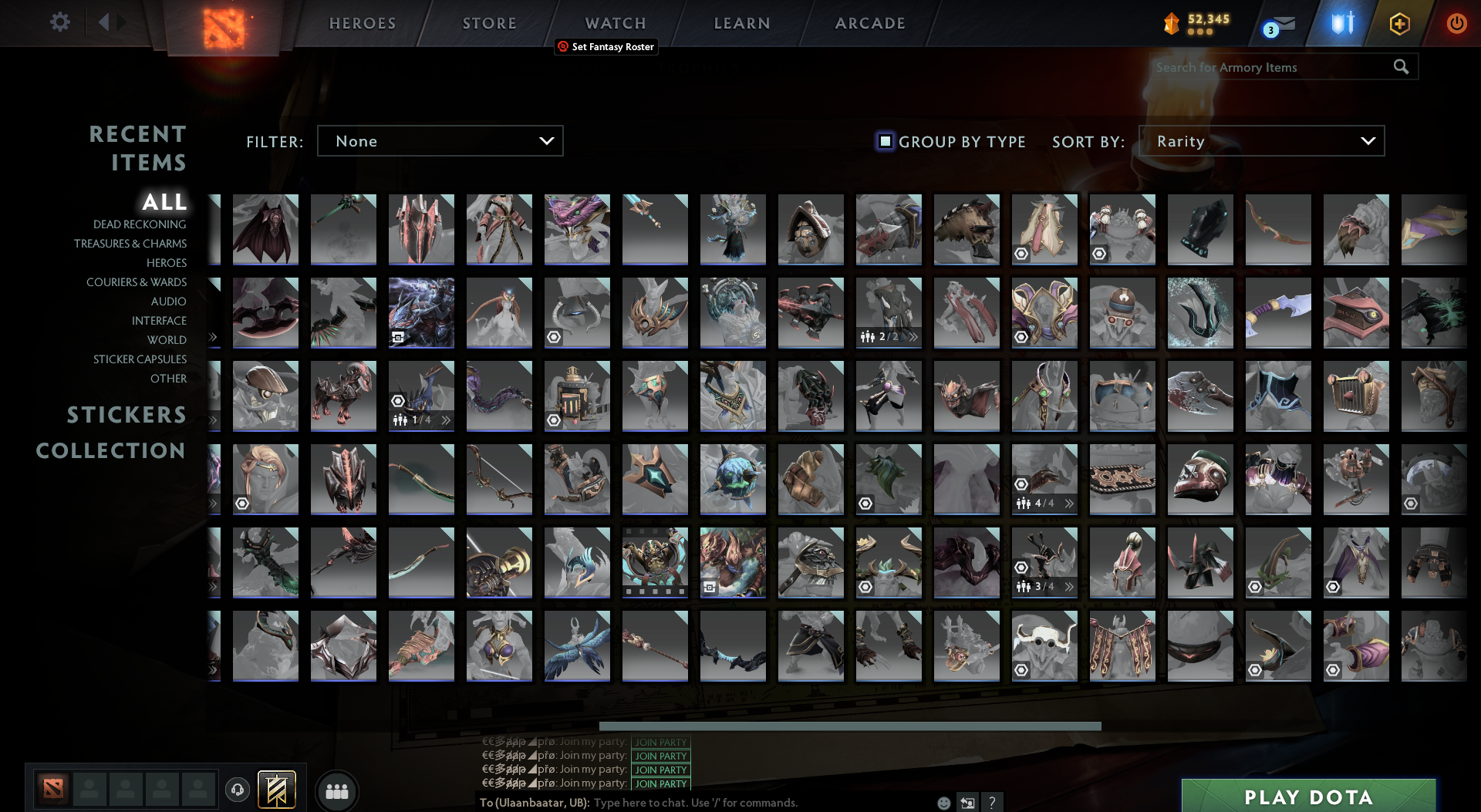The width and height of the screenshot is (1481, 812).
Task: Open the settings gear
Action: 60,22
